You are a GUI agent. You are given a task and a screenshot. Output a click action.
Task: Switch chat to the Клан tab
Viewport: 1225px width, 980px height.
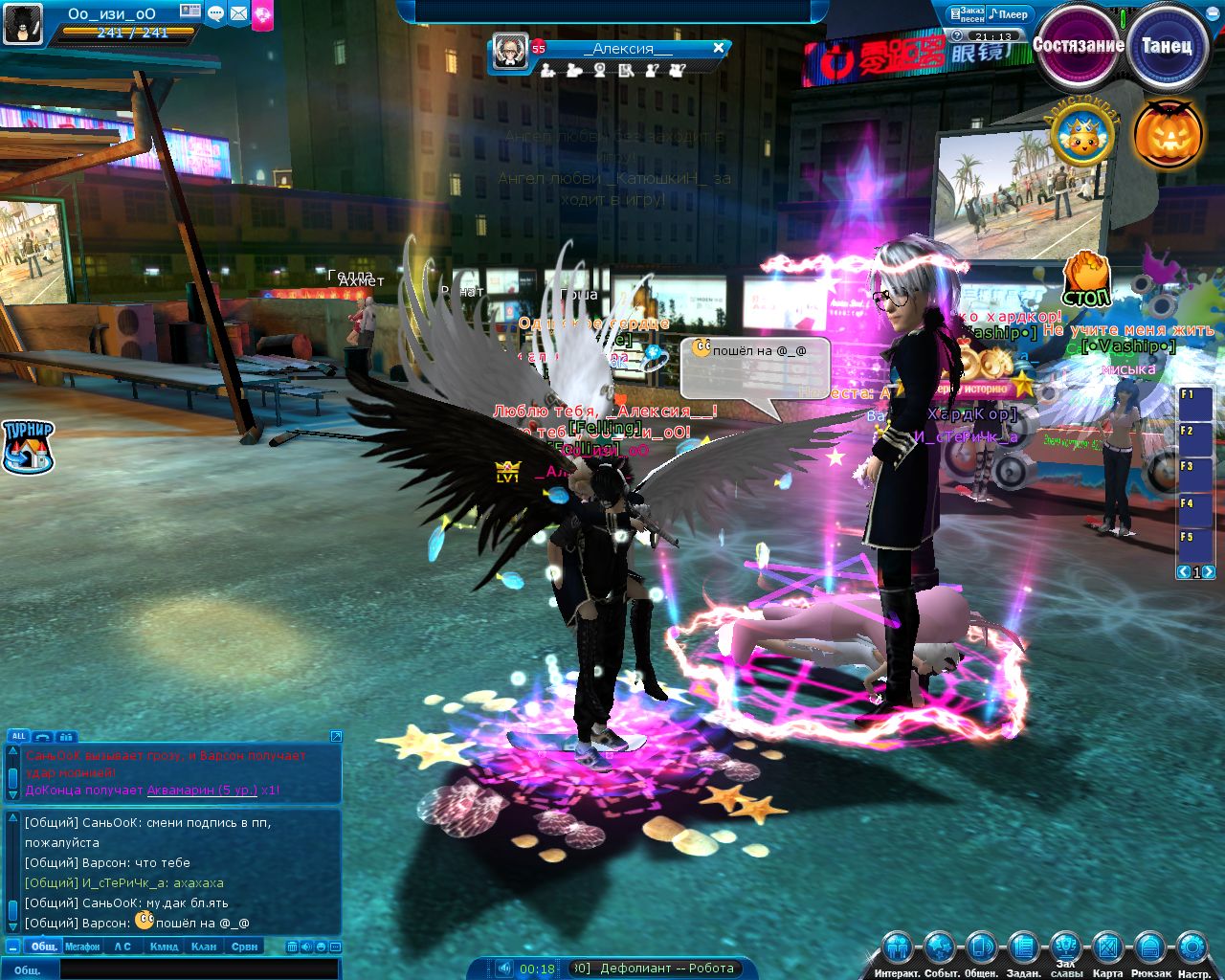[x=204, y=947]
